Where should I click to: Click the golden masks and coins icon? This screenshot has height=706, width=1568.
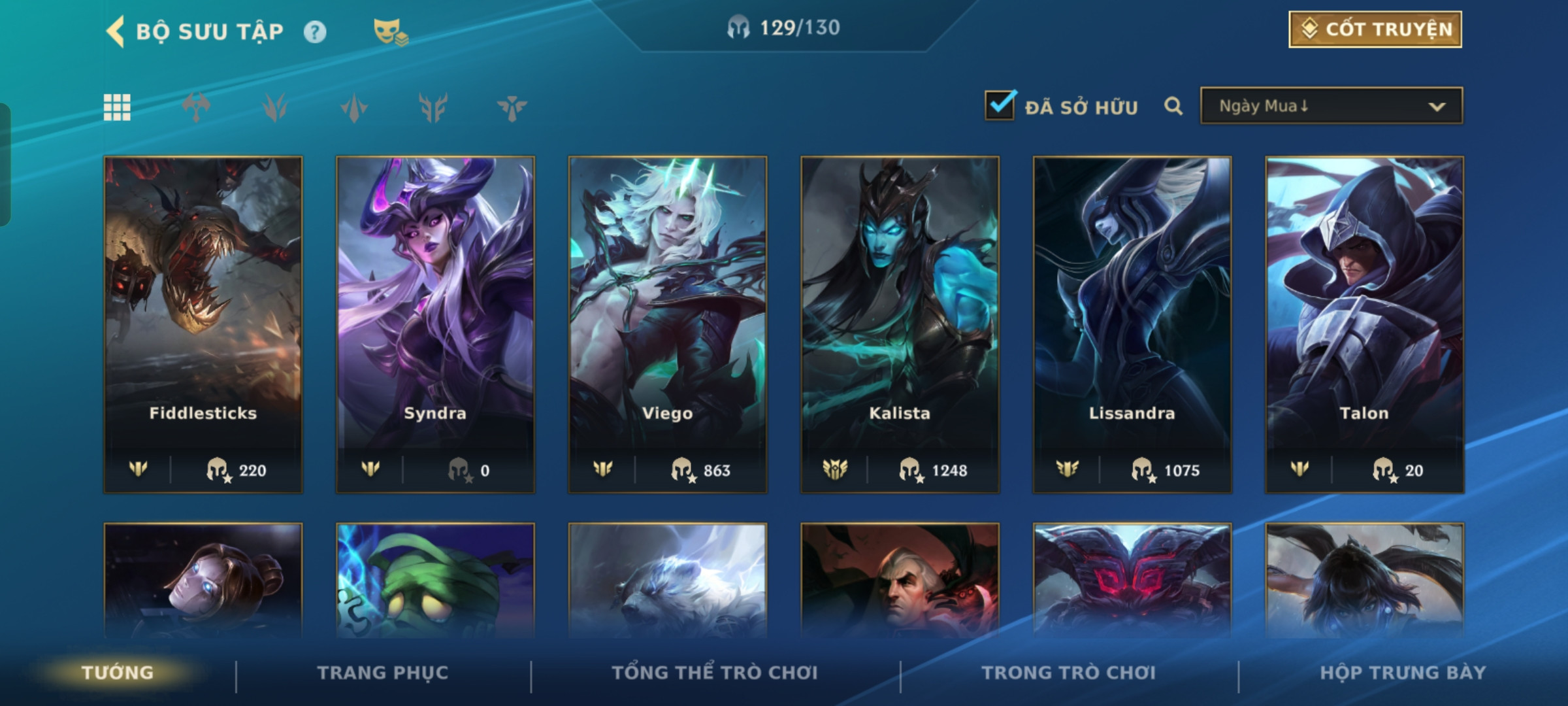pos(390,31)
